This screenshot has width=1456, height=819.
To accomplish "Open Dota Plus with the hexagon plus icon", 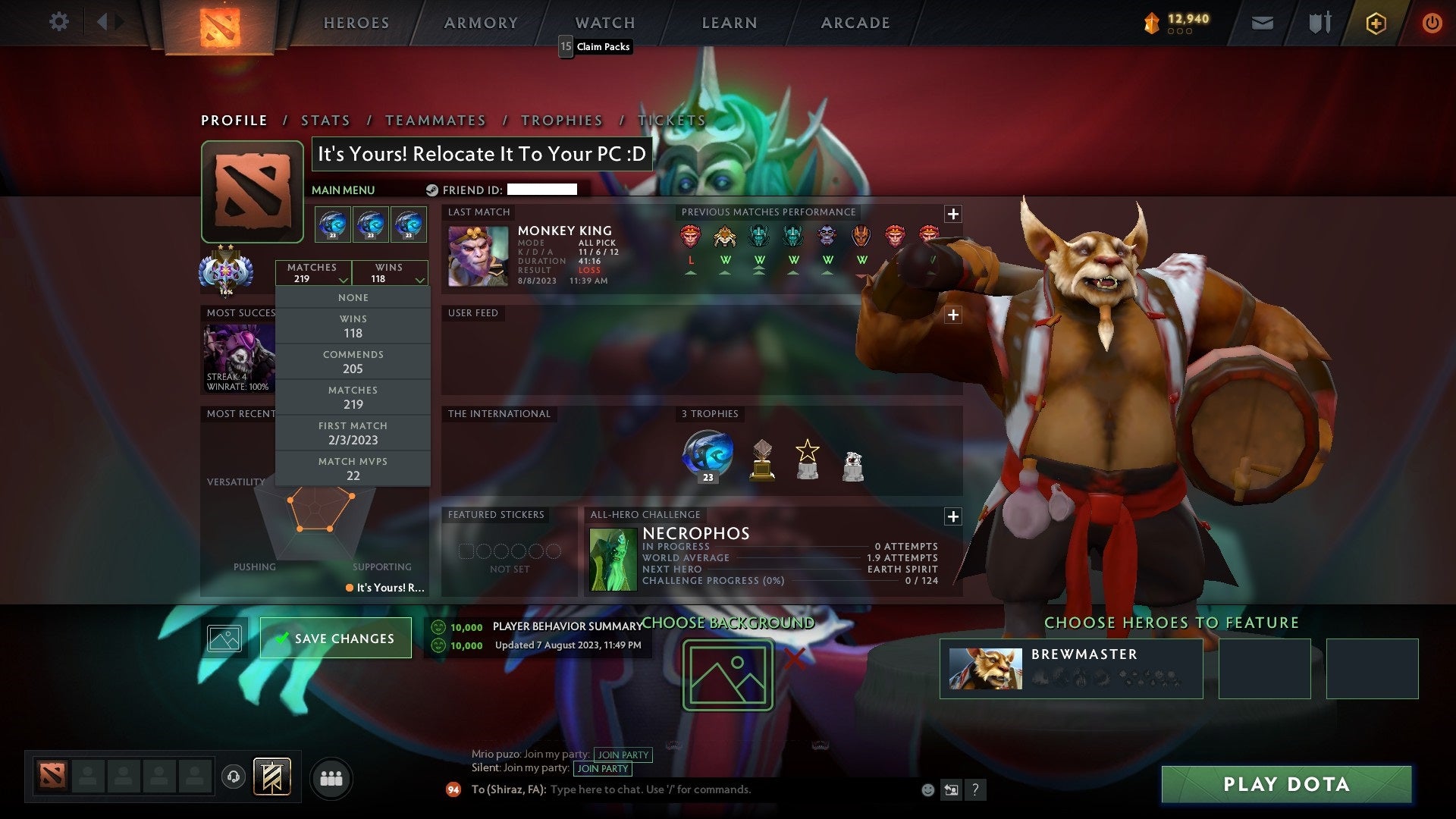I will pyautogui.click(x=1376, y=23).
